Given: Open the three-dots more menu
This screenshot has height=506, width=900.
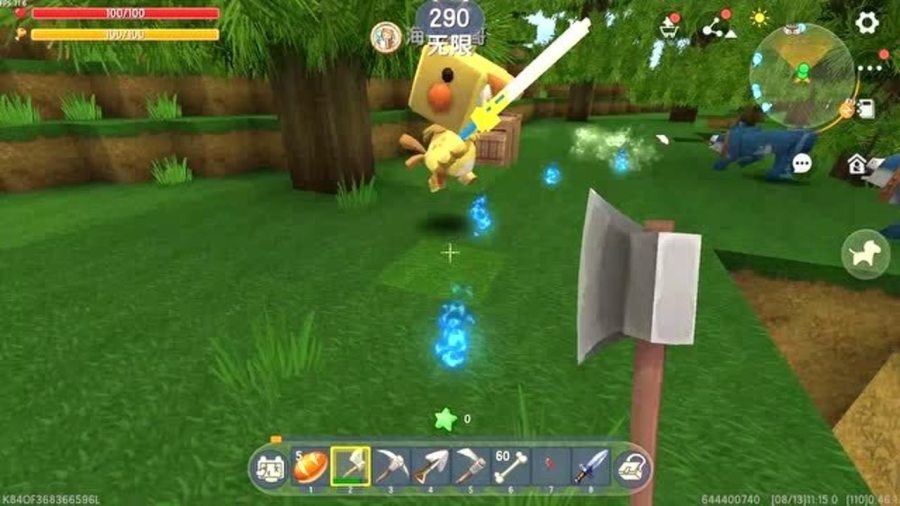Looking at the screenshot, I should pos(868,68).
